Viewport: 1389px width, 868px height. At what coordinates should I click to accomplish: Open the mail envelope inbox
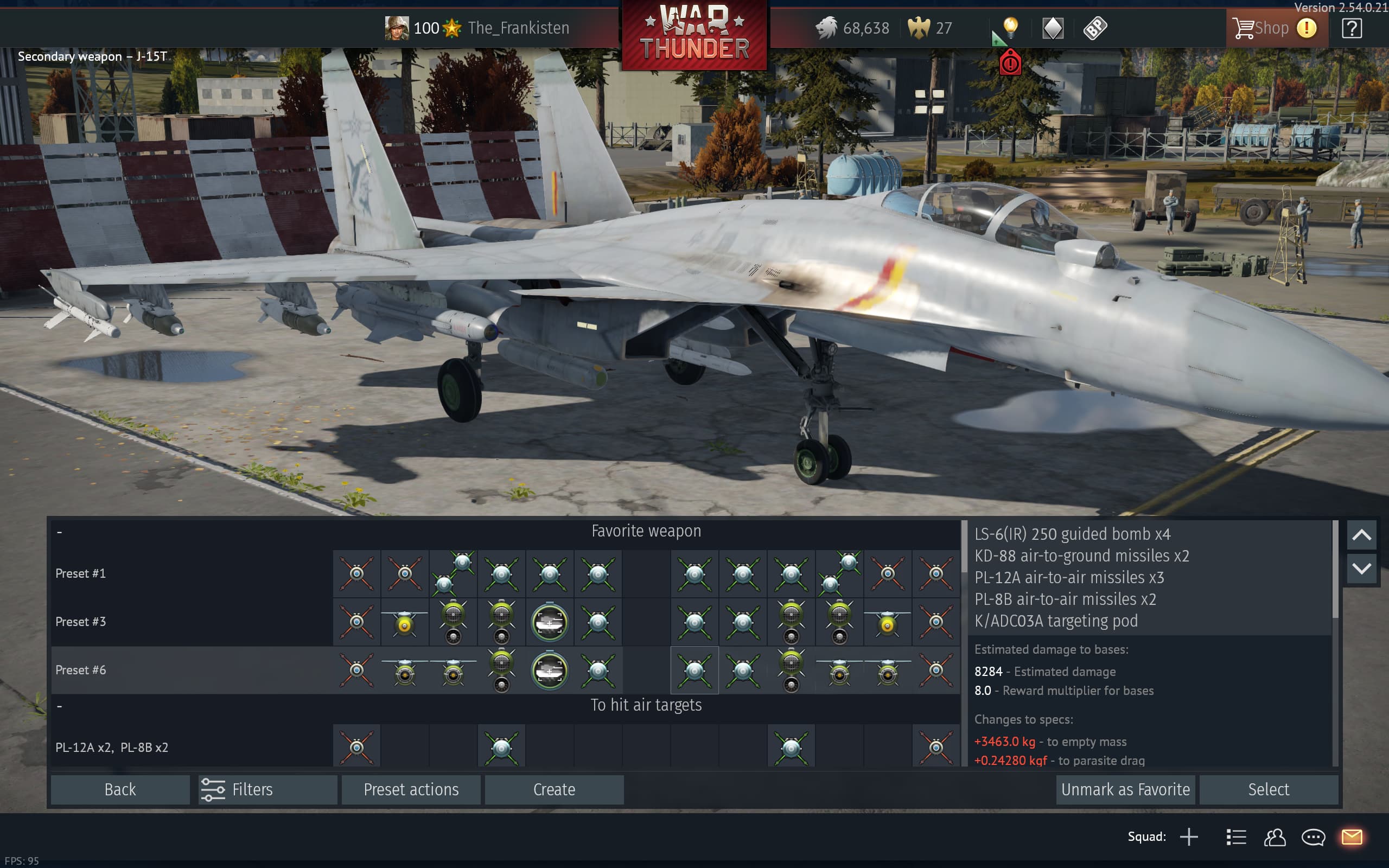click(x=1352, y=837)
